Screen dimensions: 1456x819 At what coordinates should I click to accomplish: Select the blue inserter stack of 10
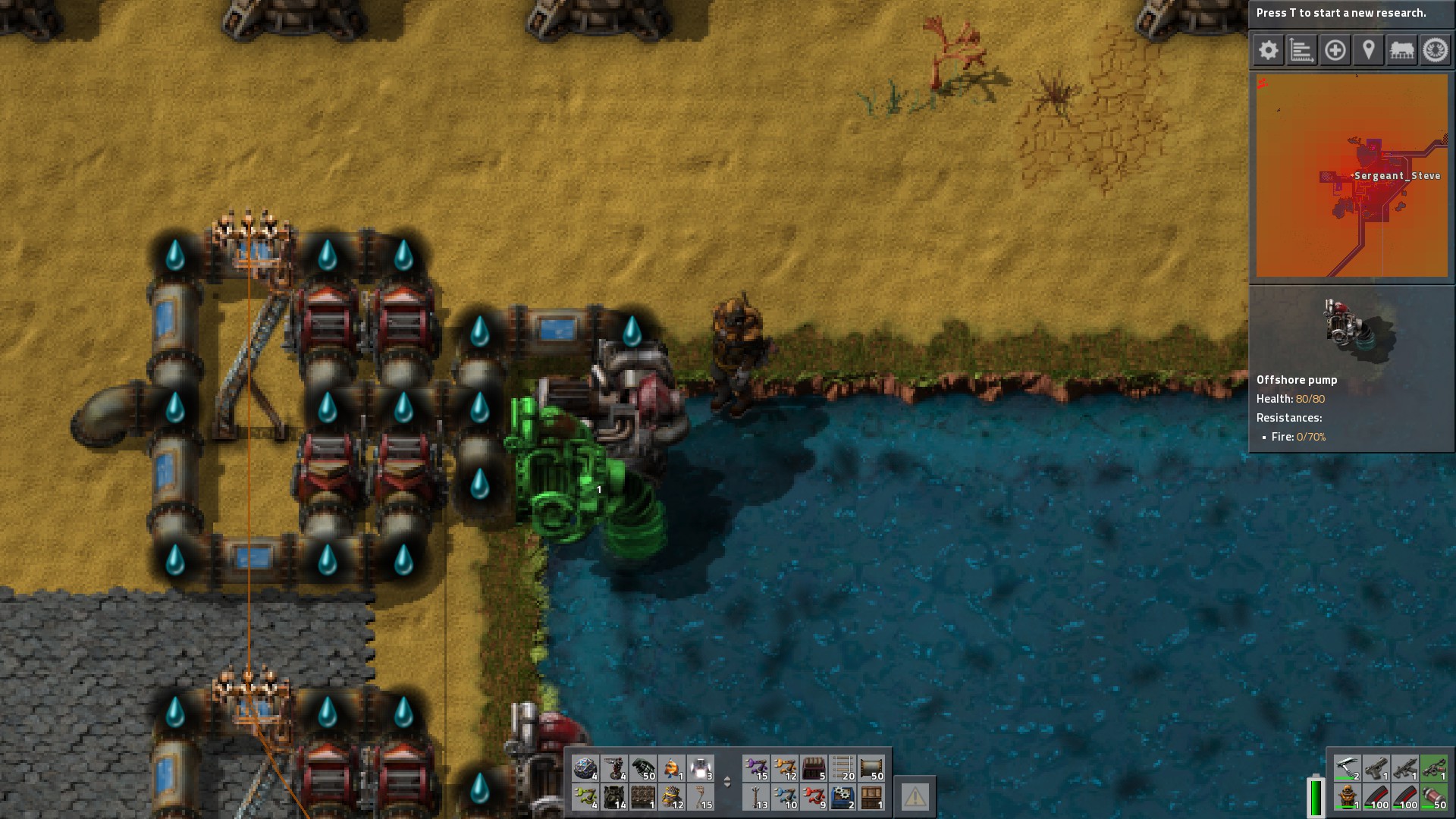[x=785, y=797]
